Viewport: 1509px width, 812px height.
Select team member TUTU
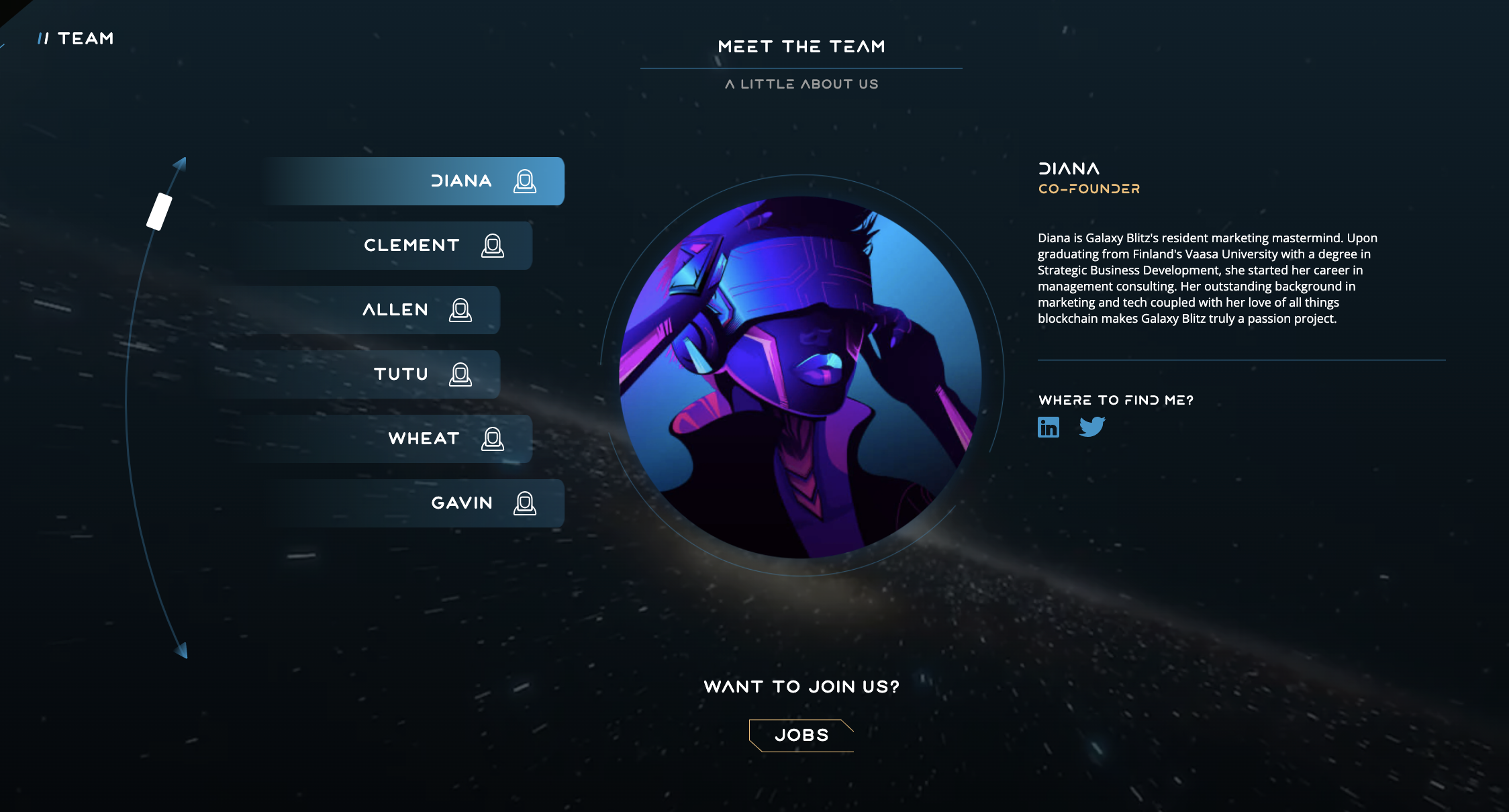402,374
